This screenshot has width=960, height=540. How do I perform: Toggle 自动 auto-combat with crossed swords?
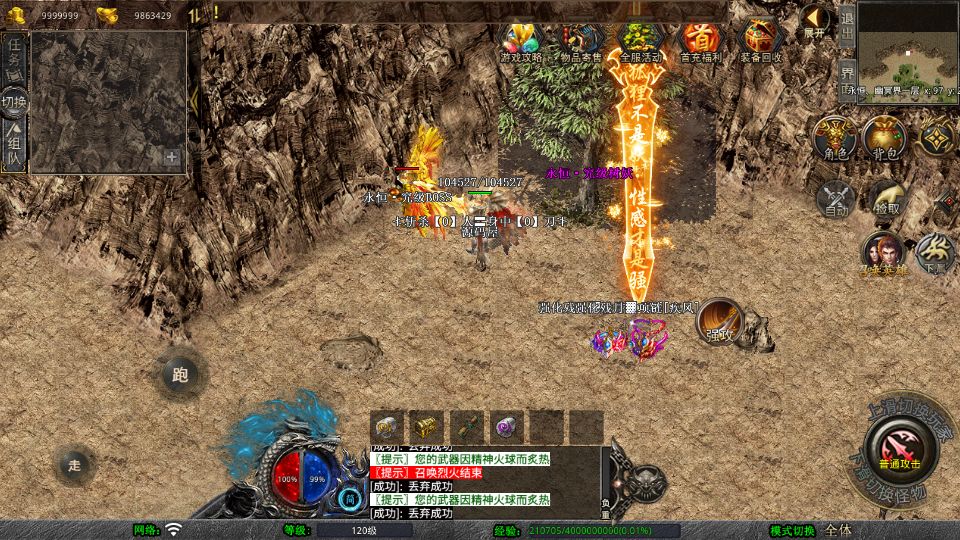[836, 199]
